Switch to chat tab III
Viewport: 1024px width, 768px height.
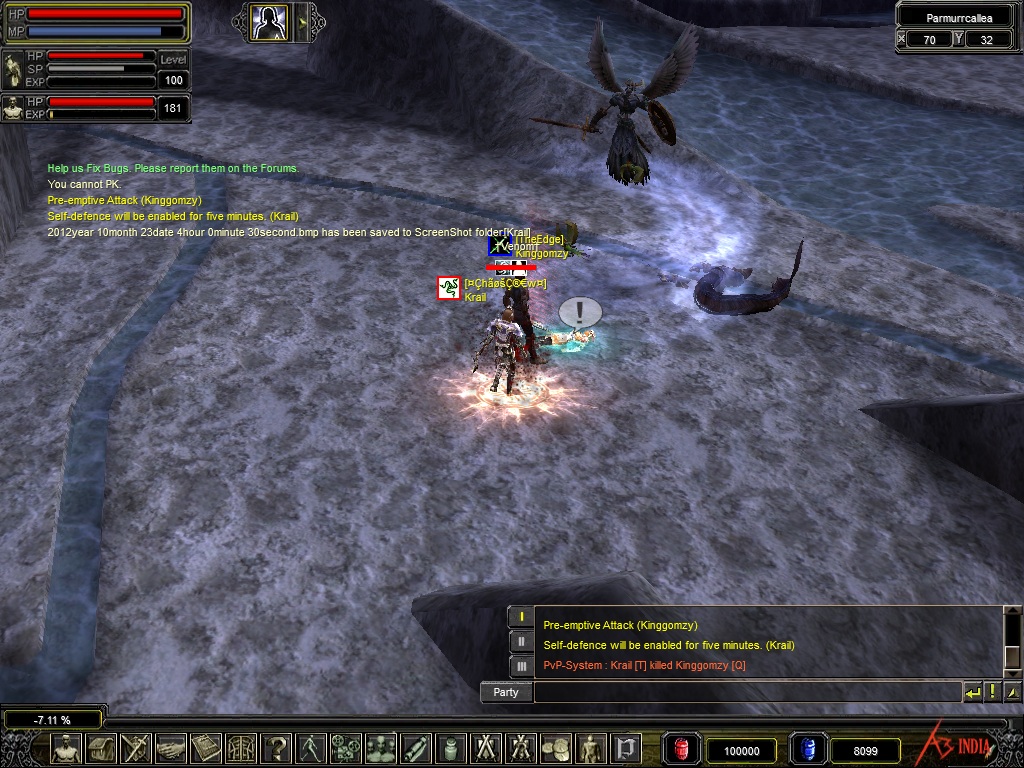(x=520, y=665)
